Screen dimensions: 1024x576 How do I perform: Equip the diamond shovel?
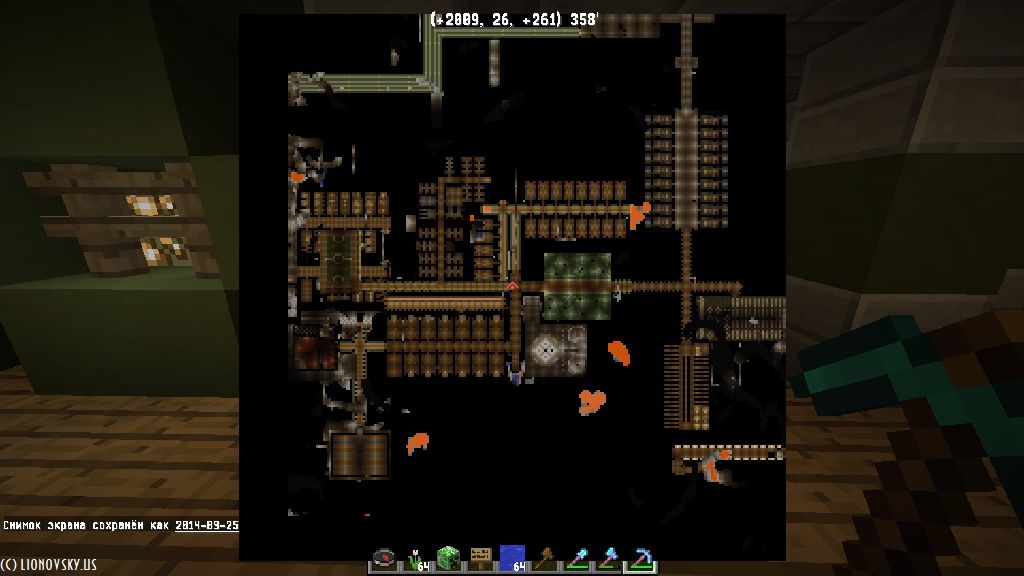point(576,559)
